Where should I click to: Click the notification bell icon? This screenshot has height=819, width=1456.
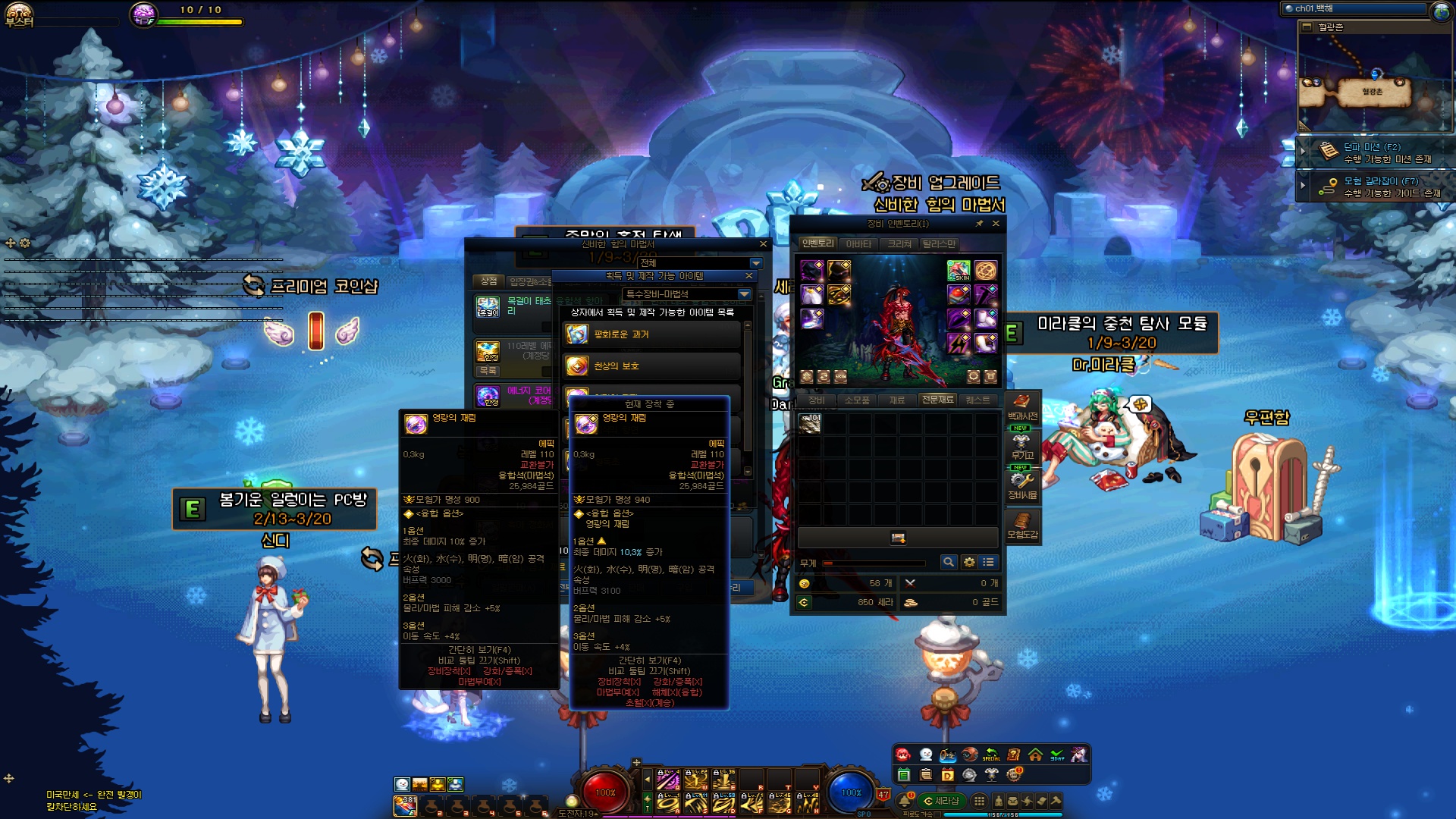tap(905, 801)
